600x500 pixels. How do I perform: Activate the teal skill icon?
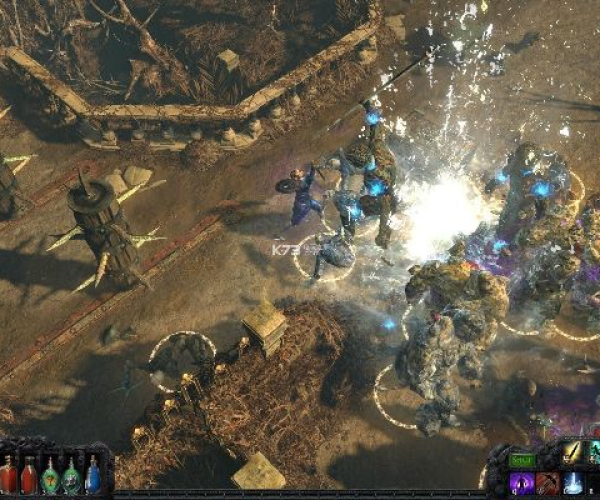(594, 453)
